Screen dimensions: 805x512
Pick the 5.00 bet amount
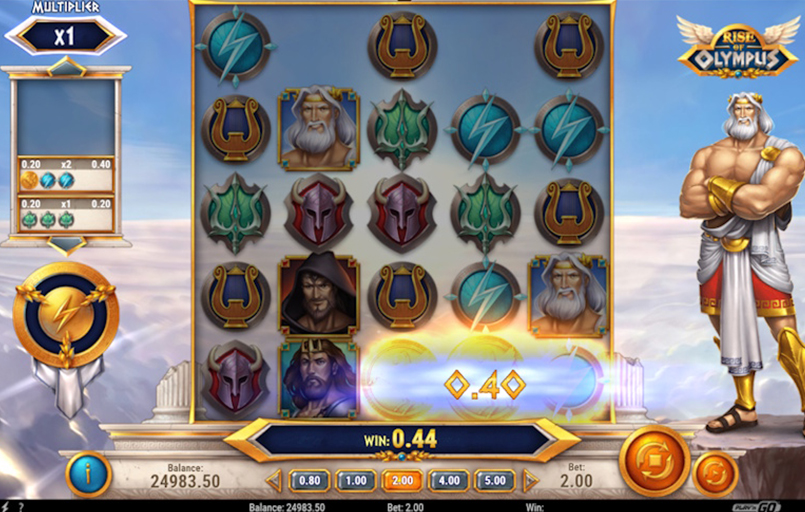(x=494, y=481)
